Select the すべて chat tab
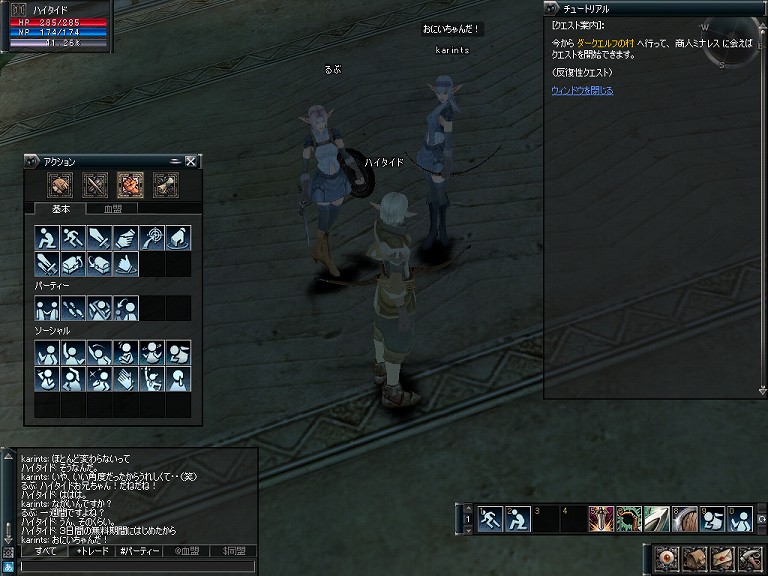The image size is (768, 576). (46, 551)
